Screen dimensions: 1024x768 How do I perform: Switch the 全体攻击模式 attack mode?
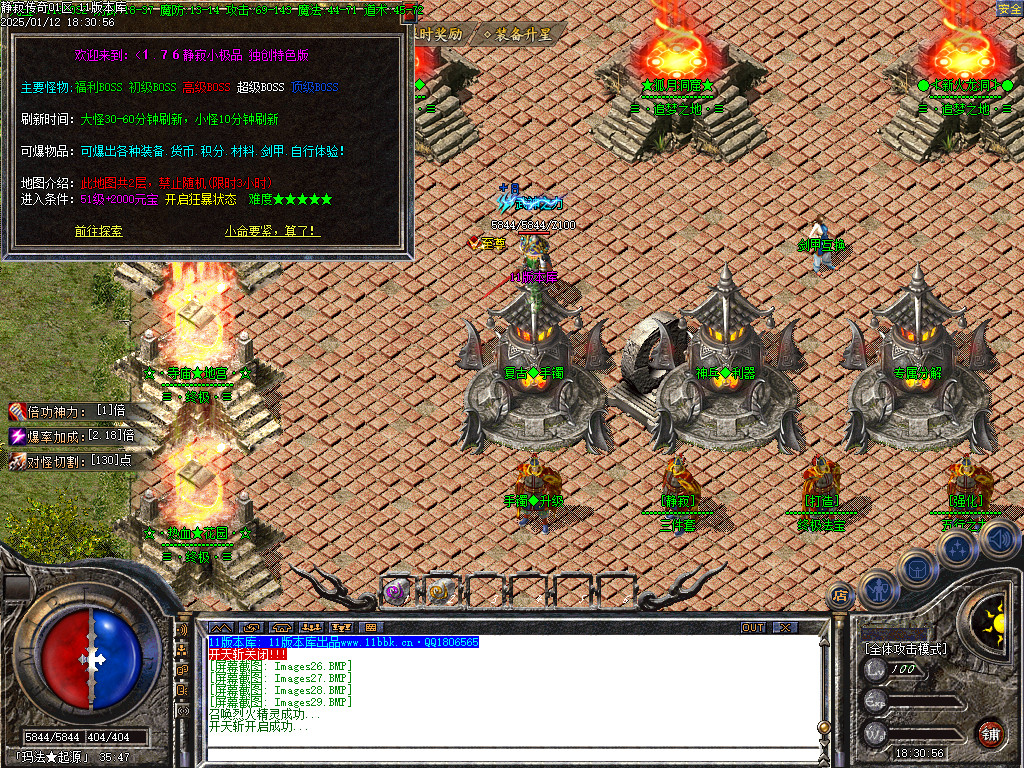905,649
